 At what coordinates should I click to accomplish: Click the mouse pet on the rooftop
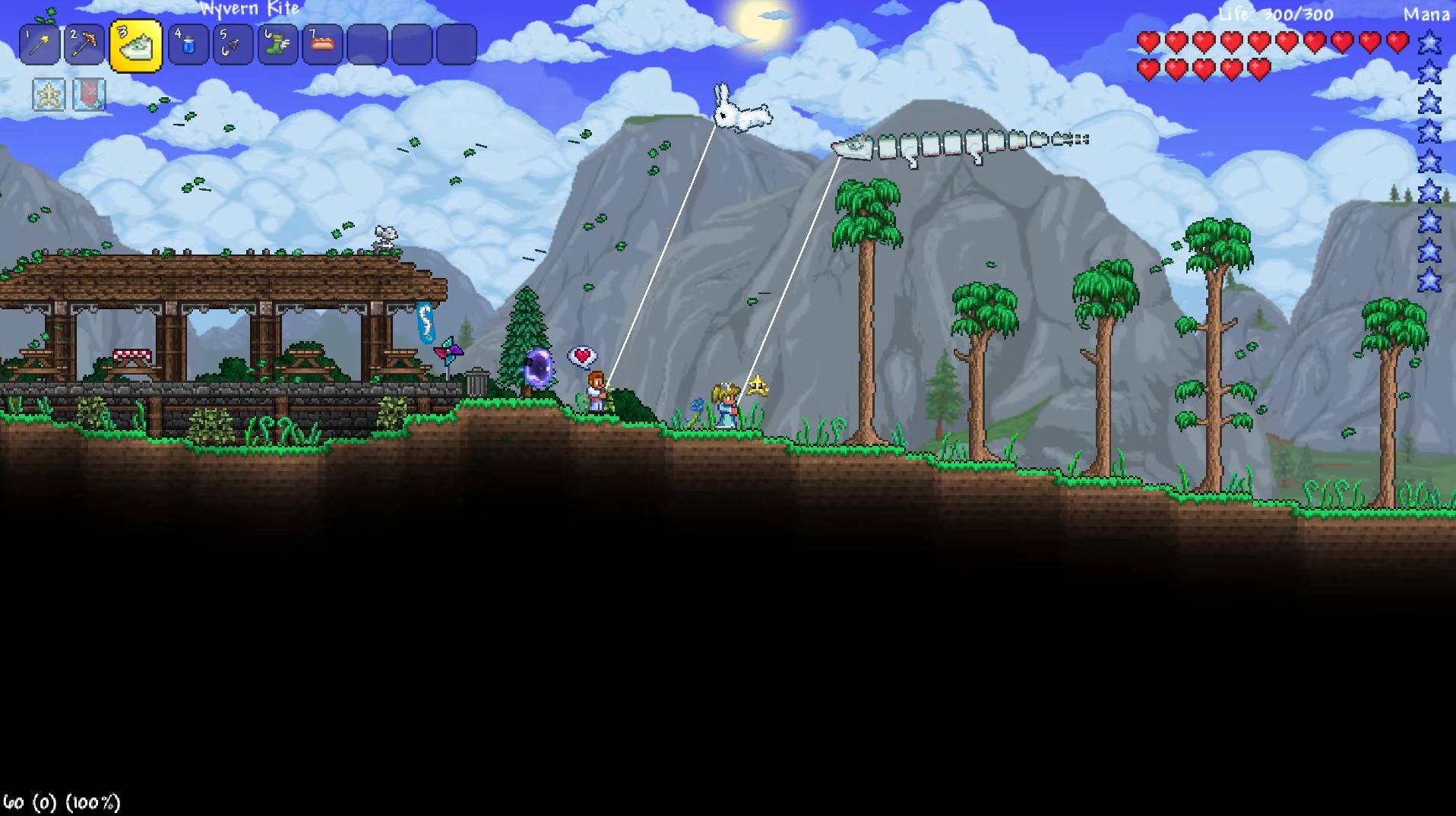coord(385,237)
